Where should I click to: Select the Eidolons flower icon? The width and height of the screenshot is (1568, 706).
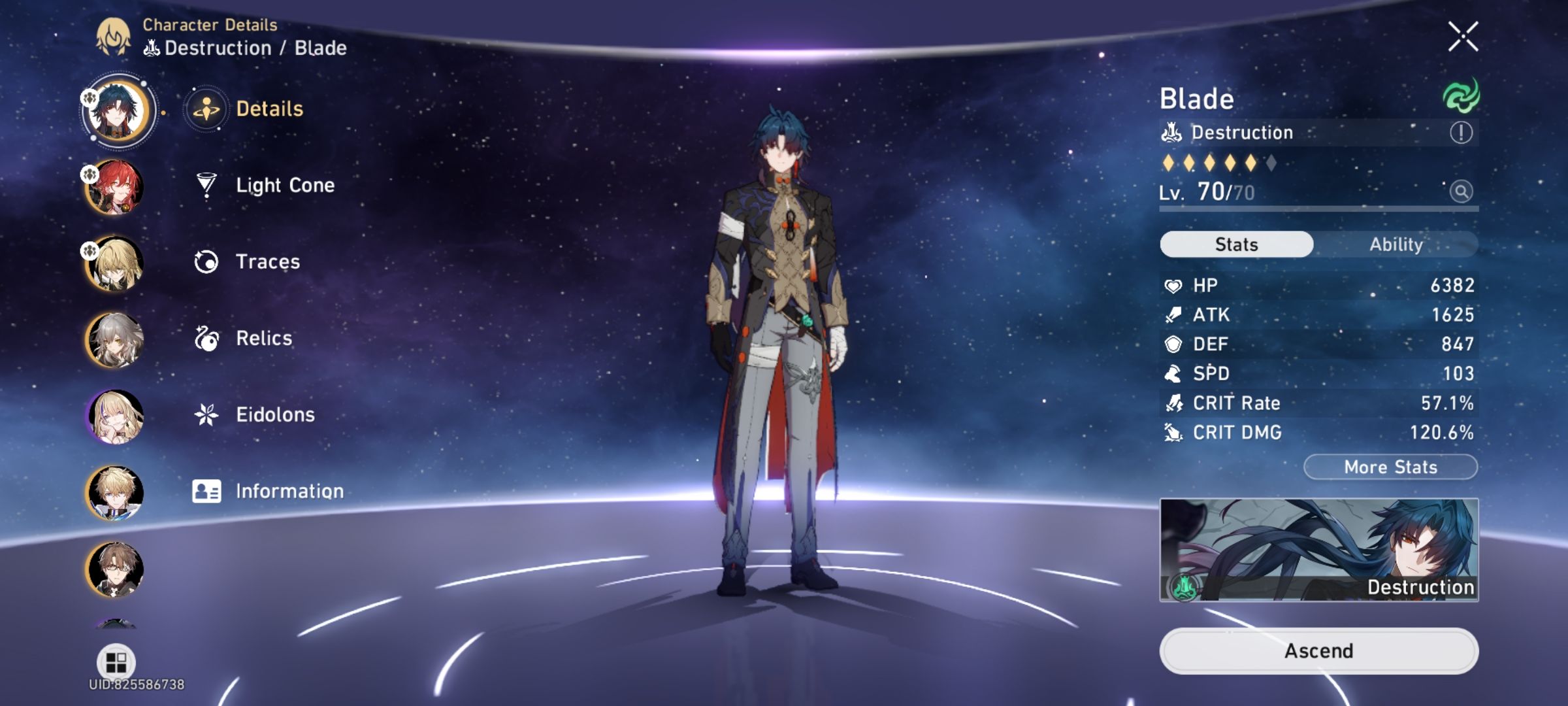pos(206,414)
